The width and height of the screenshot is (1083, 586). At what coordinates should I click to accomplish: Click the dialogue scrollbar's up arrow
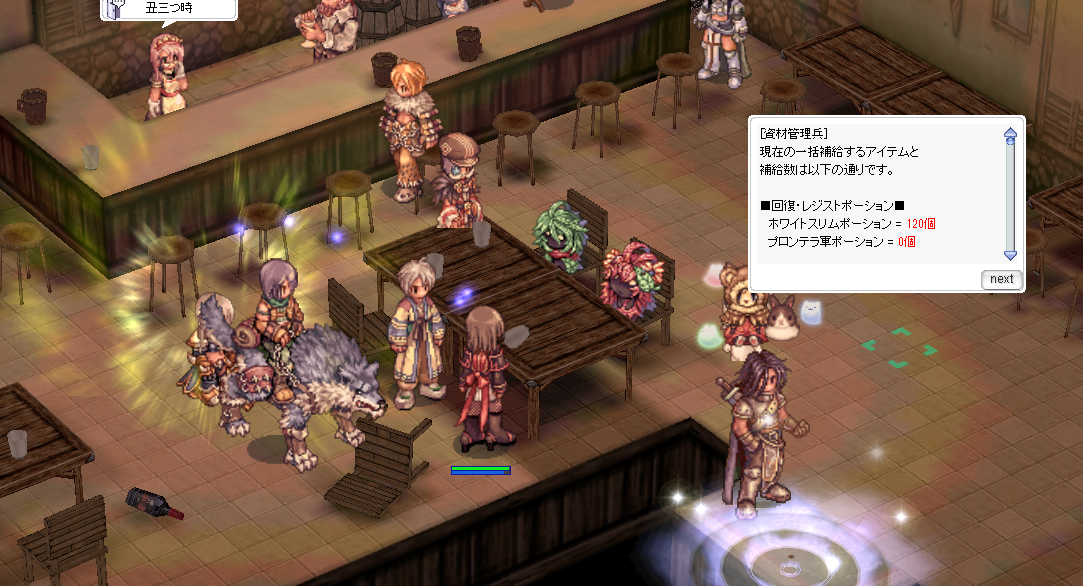(x=1010, y=132)
